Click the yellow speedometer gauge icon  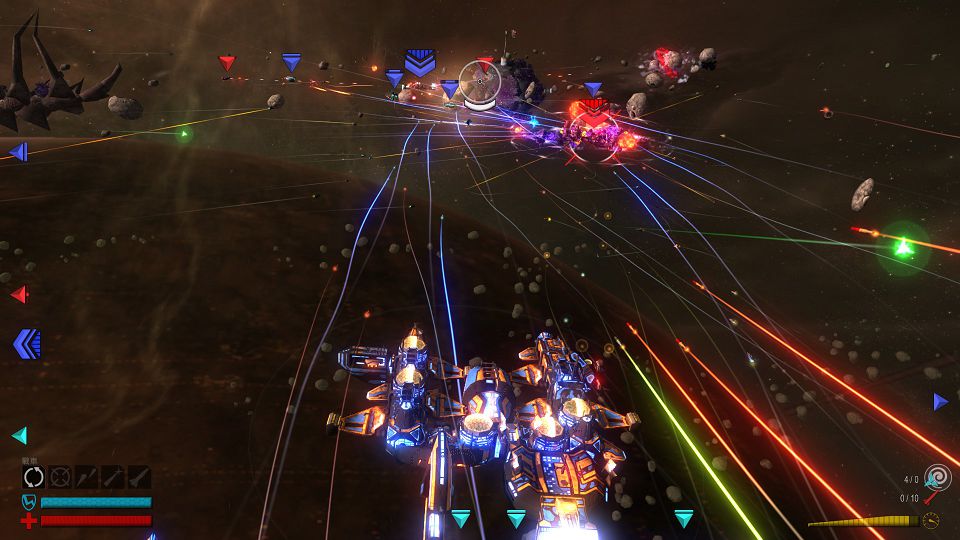tap(931, 520)
